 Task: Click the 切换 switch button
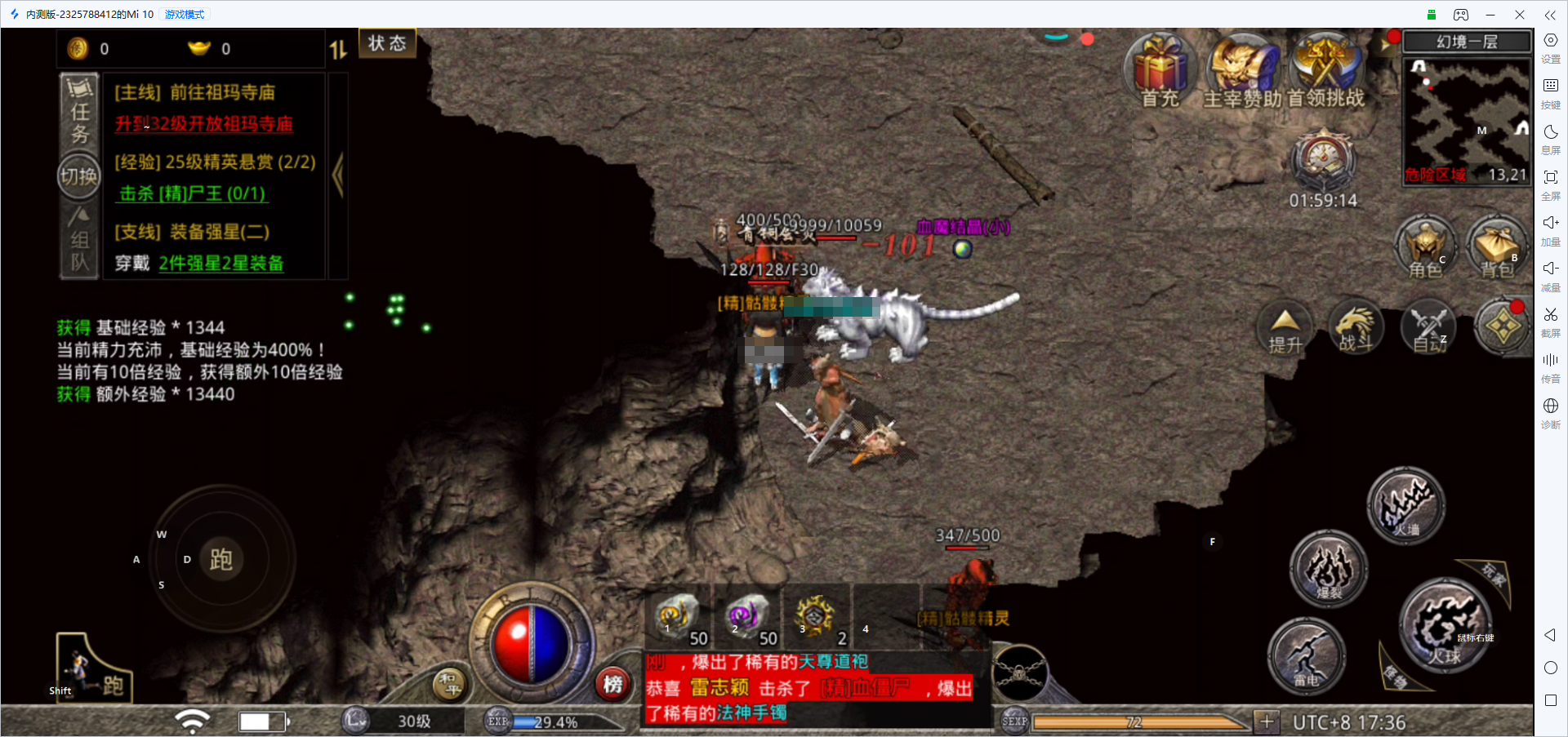pos(78,175)
